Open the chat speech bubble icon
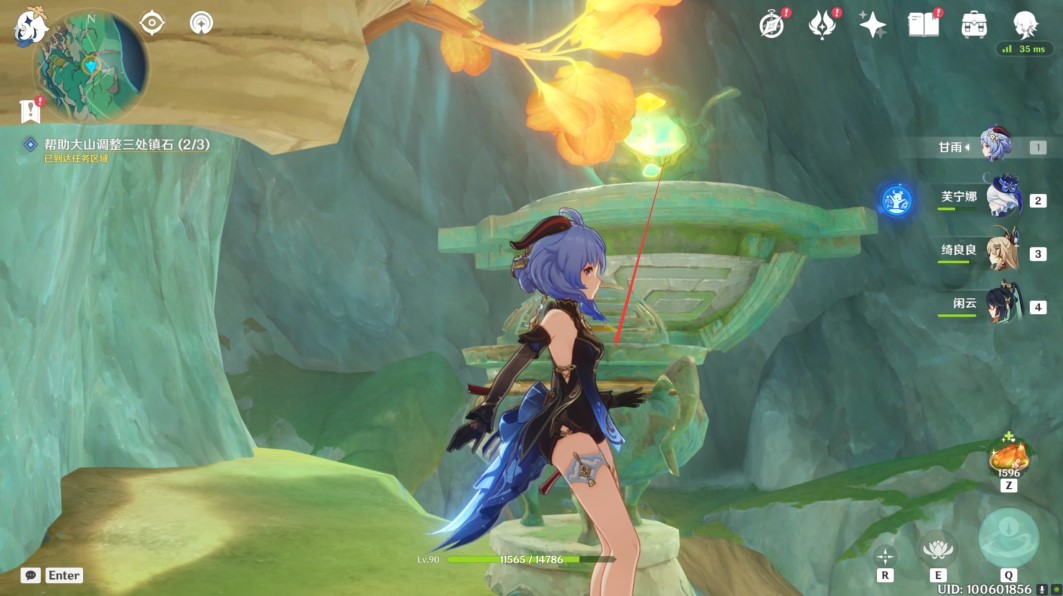This screenshot has width=1063, height=596. point(31,575)
